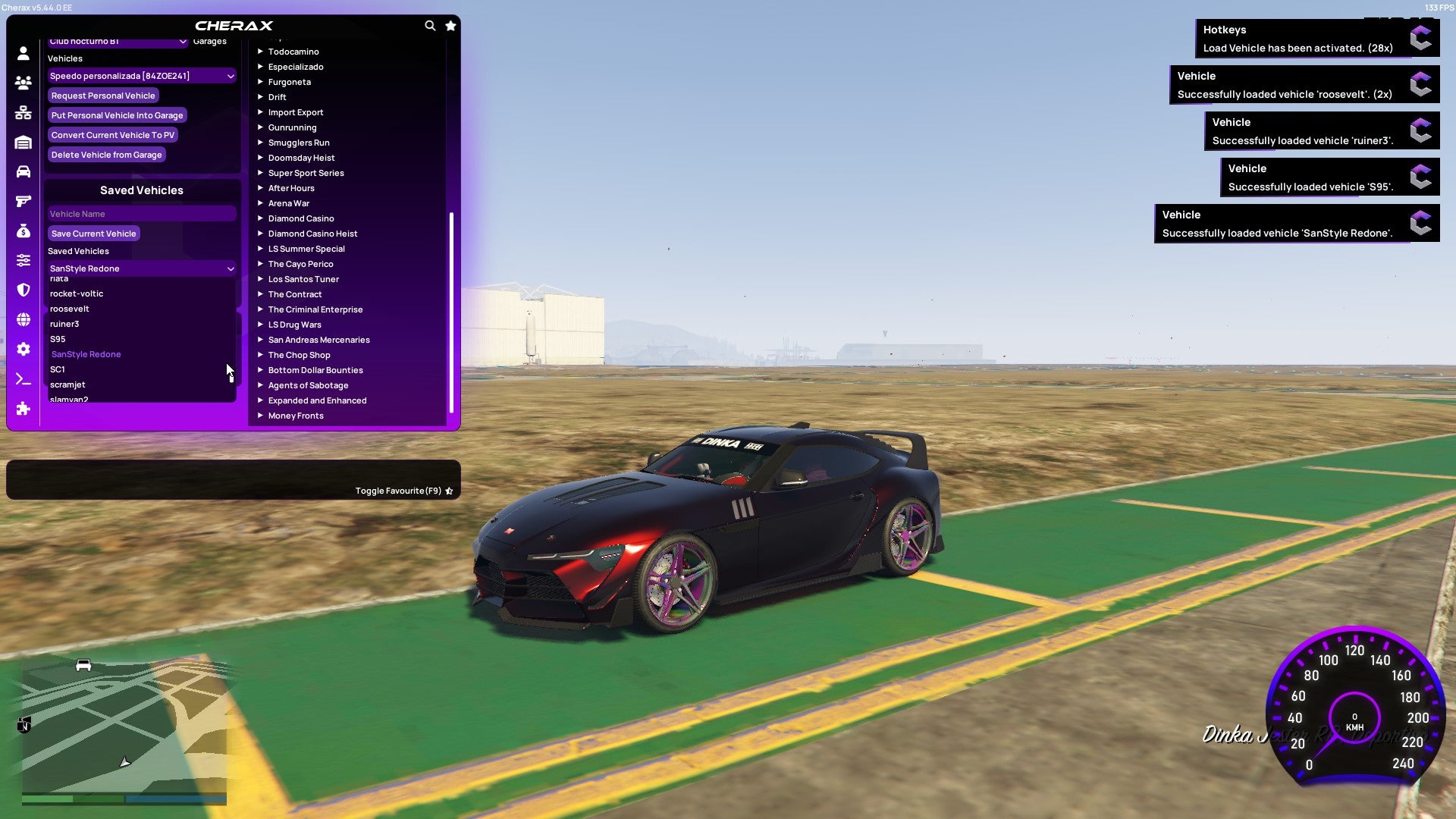The width and height of the screenshot is (1456, 819).
Task: Click the star favourites icon in header
Action: point(450,25)
